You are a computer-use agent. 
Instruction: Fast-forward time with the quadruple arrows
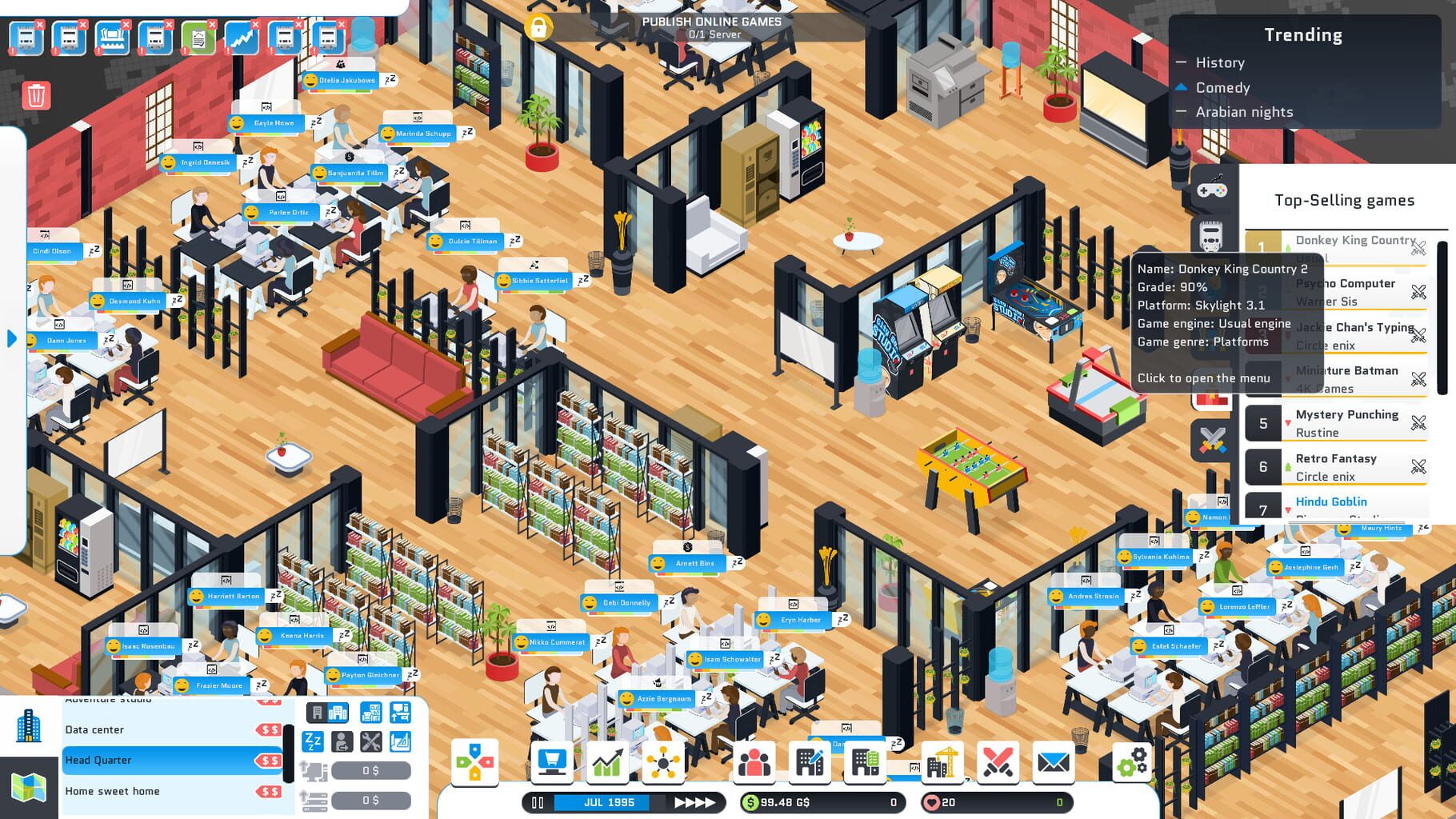(x=693, y=802)
